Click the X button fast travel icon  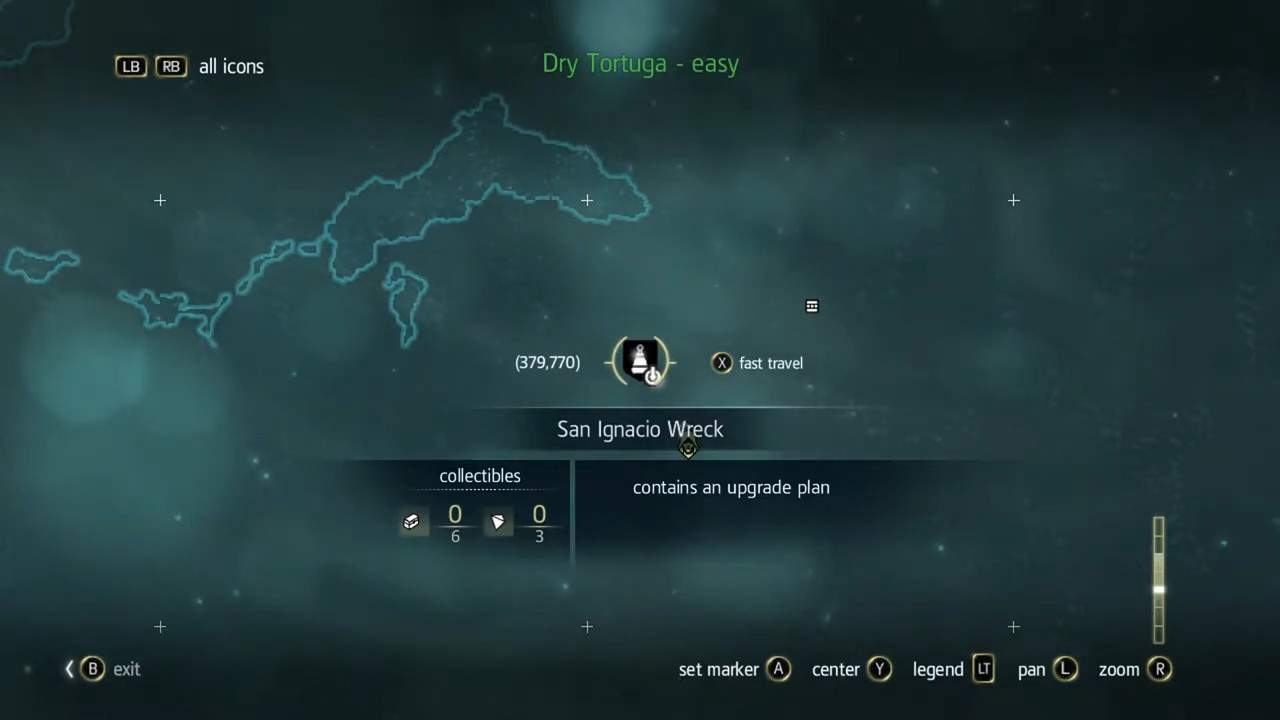point(722,363)
